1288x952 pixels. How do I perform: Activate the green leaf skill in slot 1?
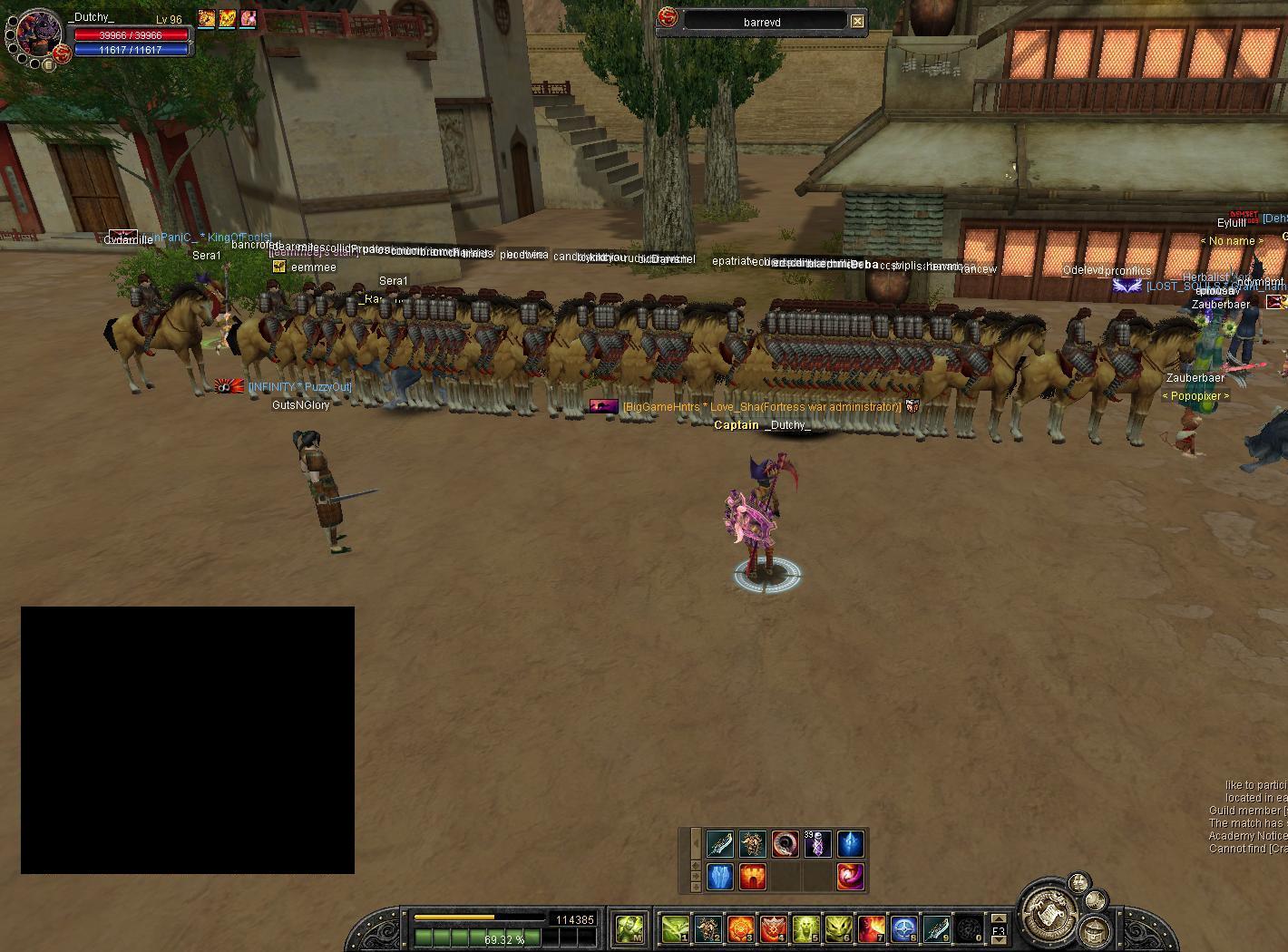[675, 928]
